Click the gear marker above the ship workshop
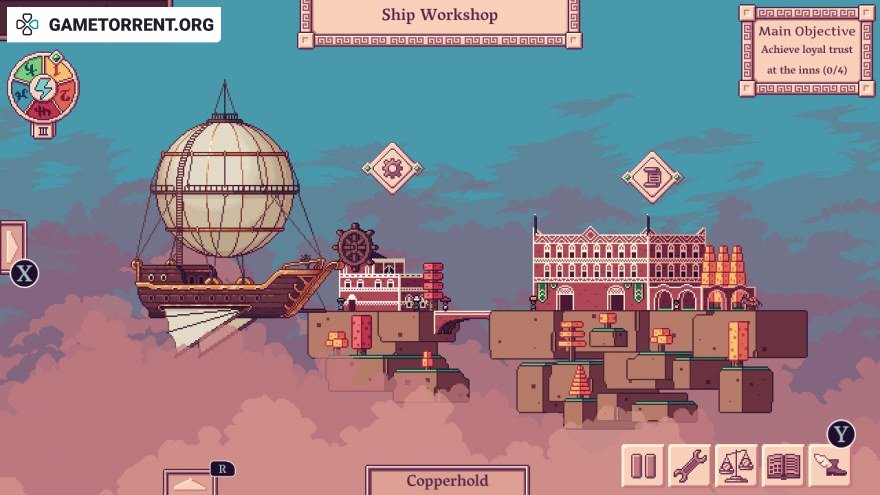The image size is (880, 495). pos(392,168)
